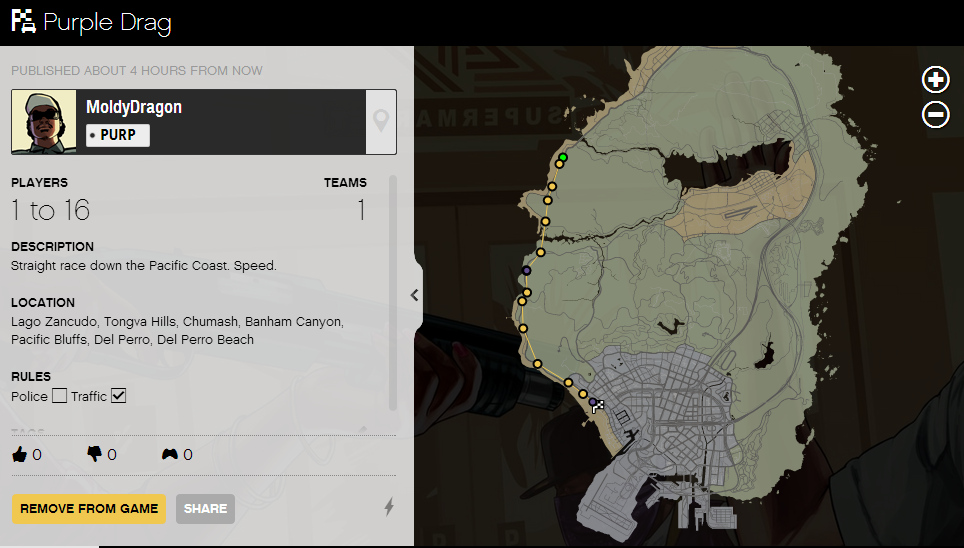Image resolution: width=964 pixels, height=548 pixels.
Task: Open the Share options
Action: click(205, 508)
